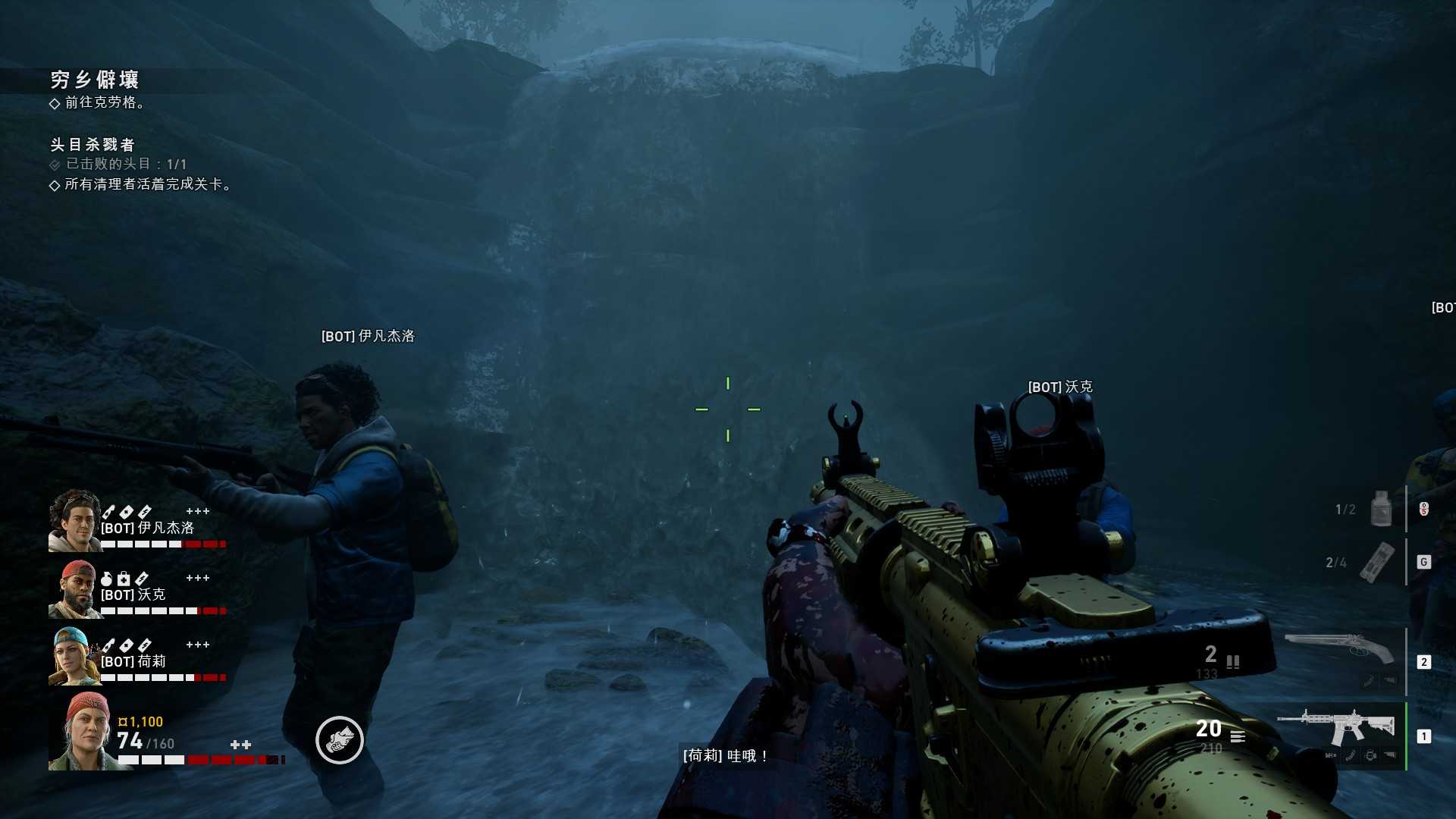Switch to the sawed-off shotgun secondary slot
This screenshot has height=819, width=1456.
coord(1340,649)
